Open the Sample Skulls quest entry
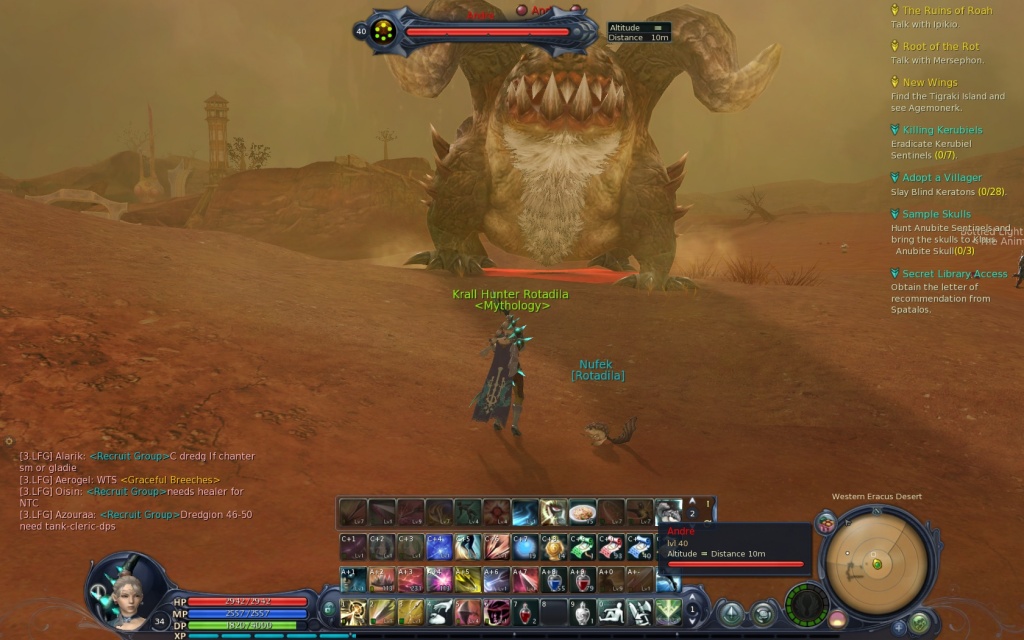 click(x=936, y=214)
